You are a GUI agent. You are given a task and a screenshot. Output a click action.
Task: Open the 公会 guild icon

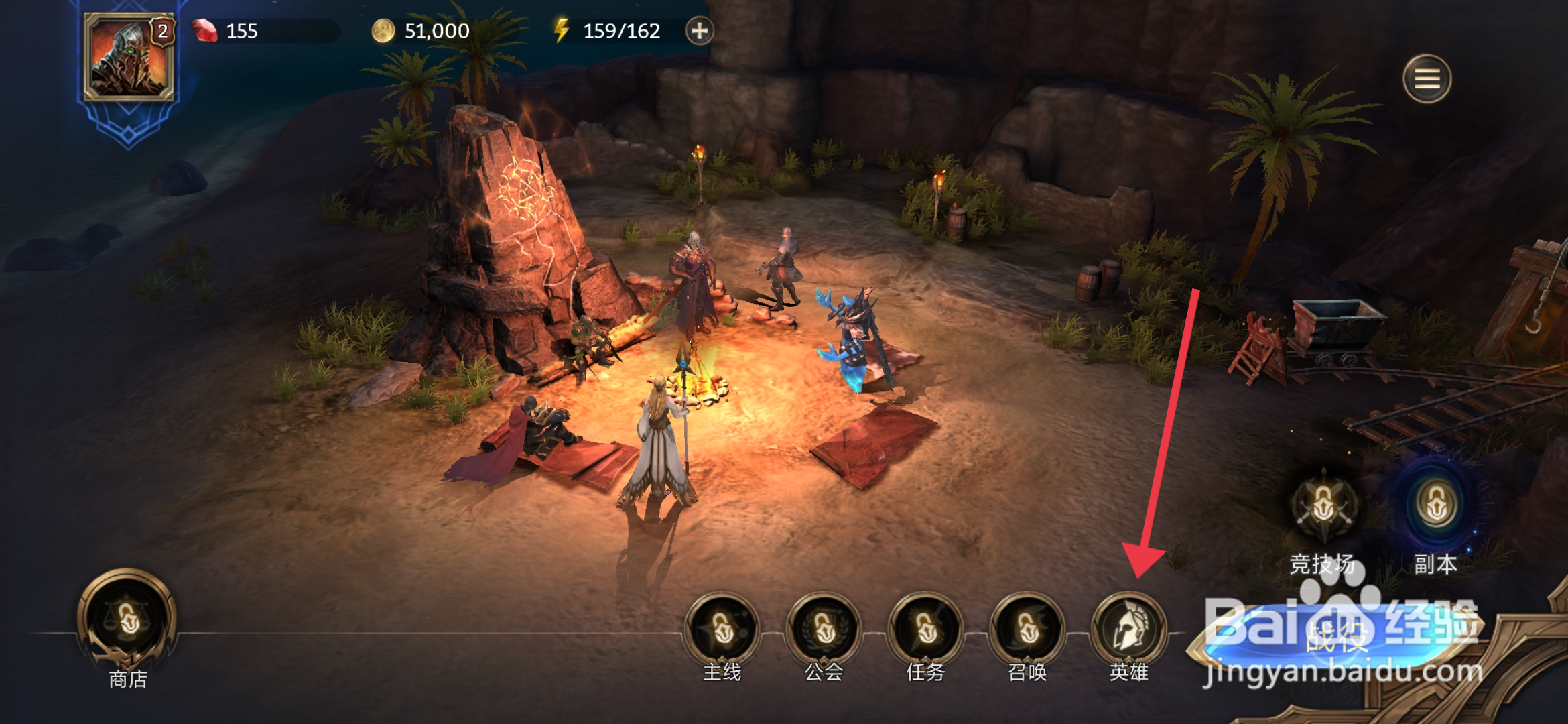click(x=824, y=629)
